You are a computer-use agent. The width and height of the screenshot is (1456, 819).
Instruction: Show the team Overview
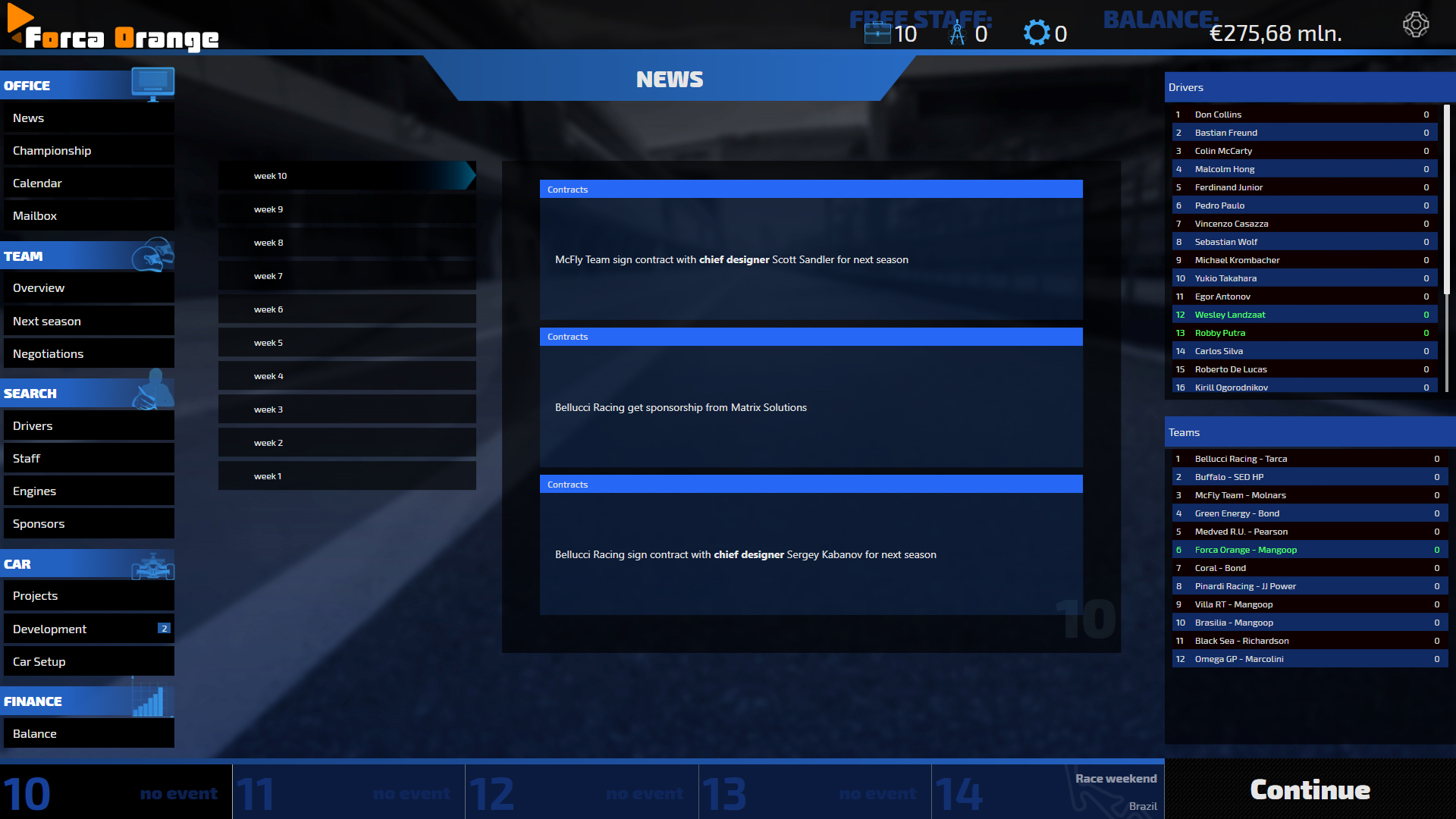(x=88, y=288)
